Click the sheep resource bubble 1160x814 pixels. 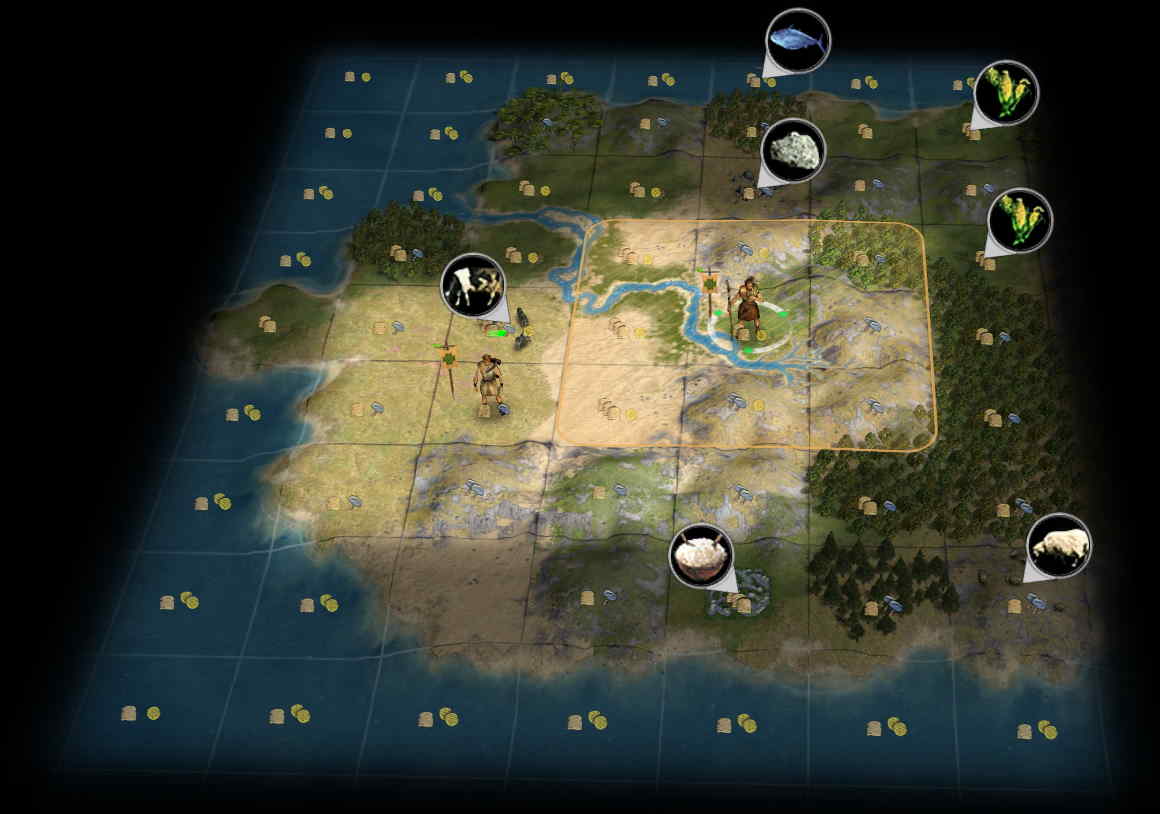[1058, 546]
